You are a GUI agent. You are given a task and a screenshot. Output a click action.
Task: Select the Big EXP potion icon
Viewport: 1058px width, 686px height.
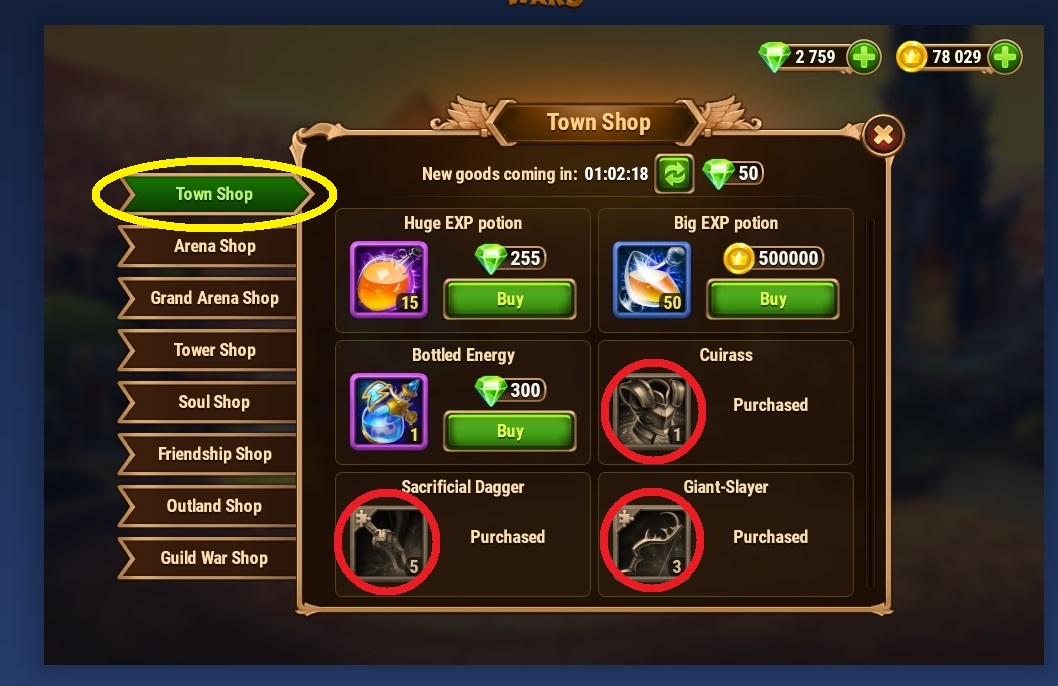(x=651, y=279)
